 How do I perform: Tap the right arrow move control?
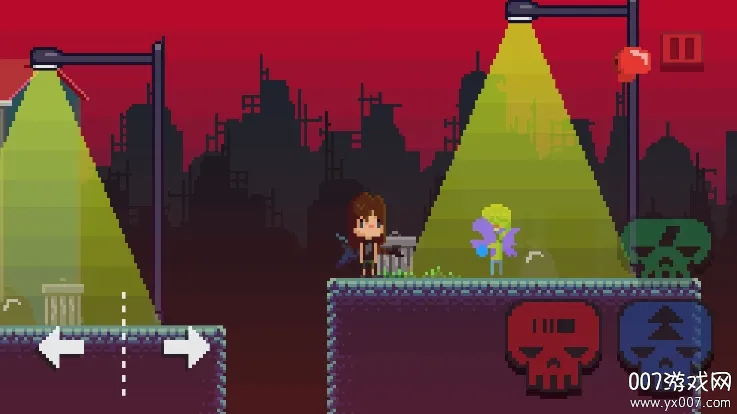[x=186, y=347]
